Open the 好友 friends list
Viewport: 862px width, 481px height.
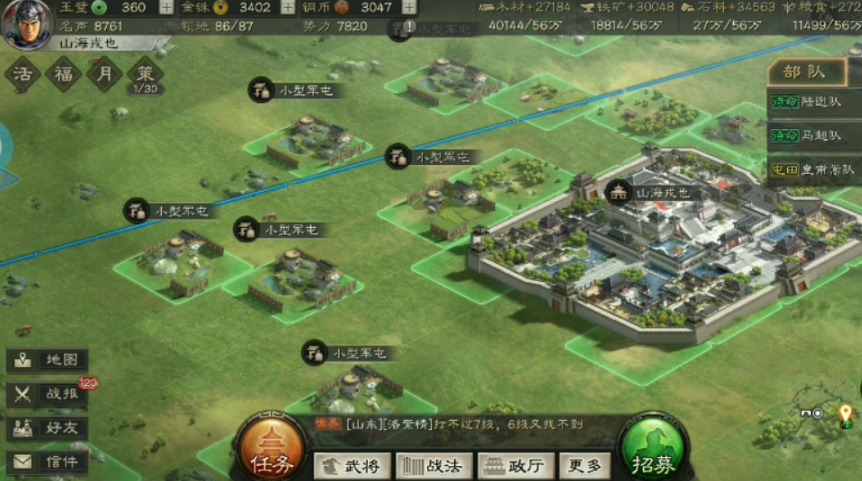point(49,427)
